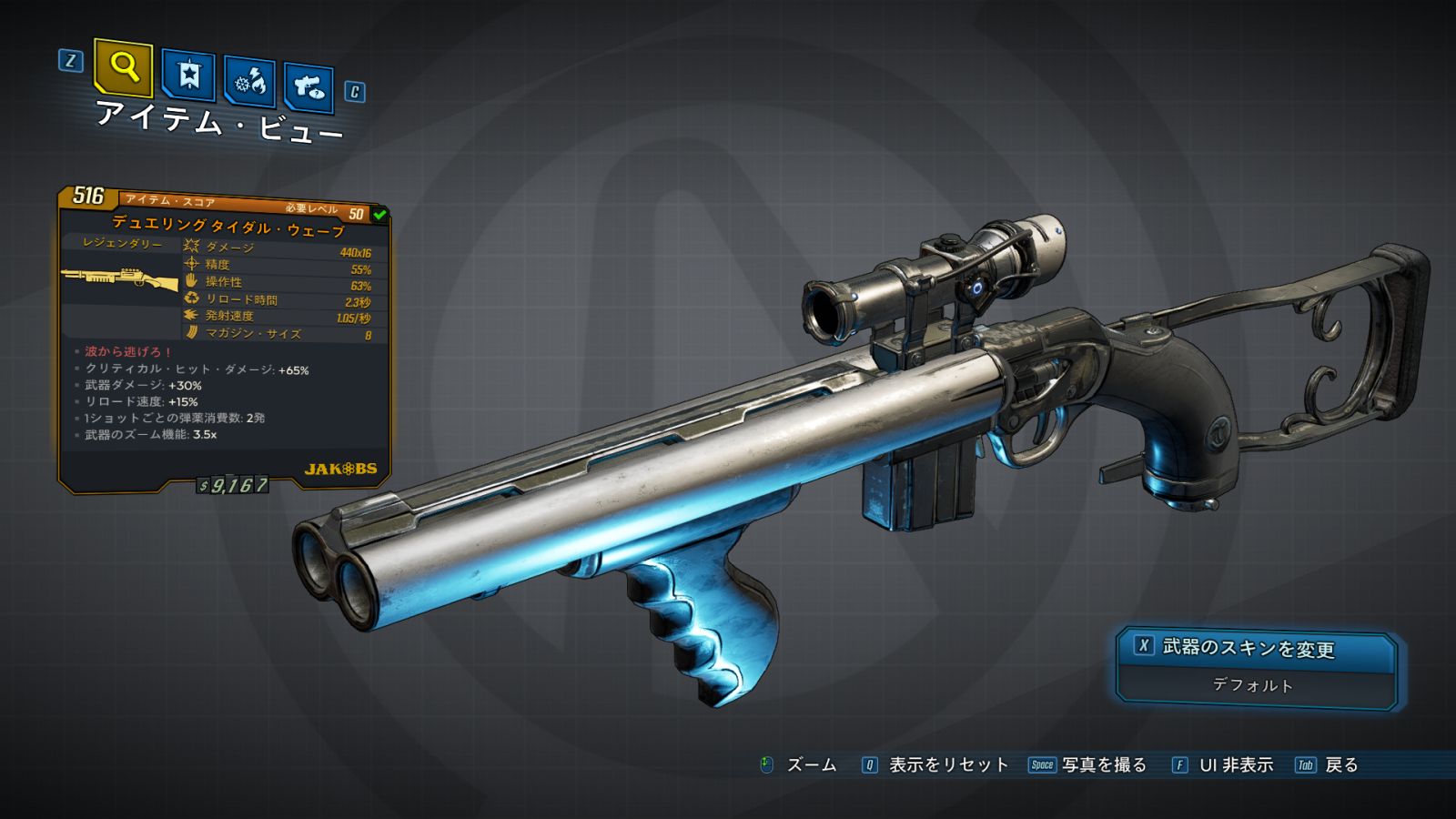Select the デフォルト skin entry
Viewport: 1456px width, 819px height.
click(x=1253, y=685)
